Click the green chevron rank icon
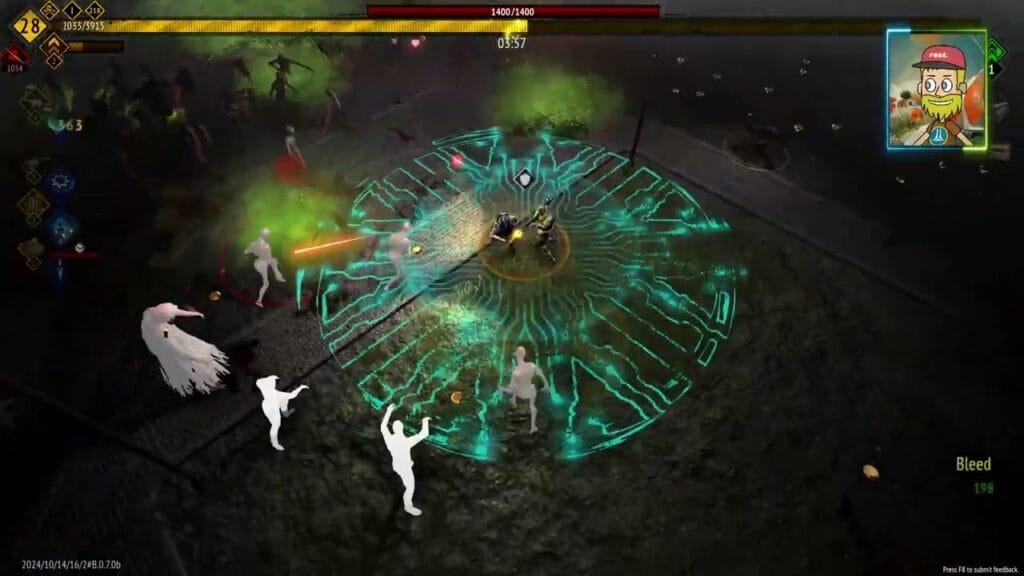Screen dimensions: 1024x576 click(995, 48)
